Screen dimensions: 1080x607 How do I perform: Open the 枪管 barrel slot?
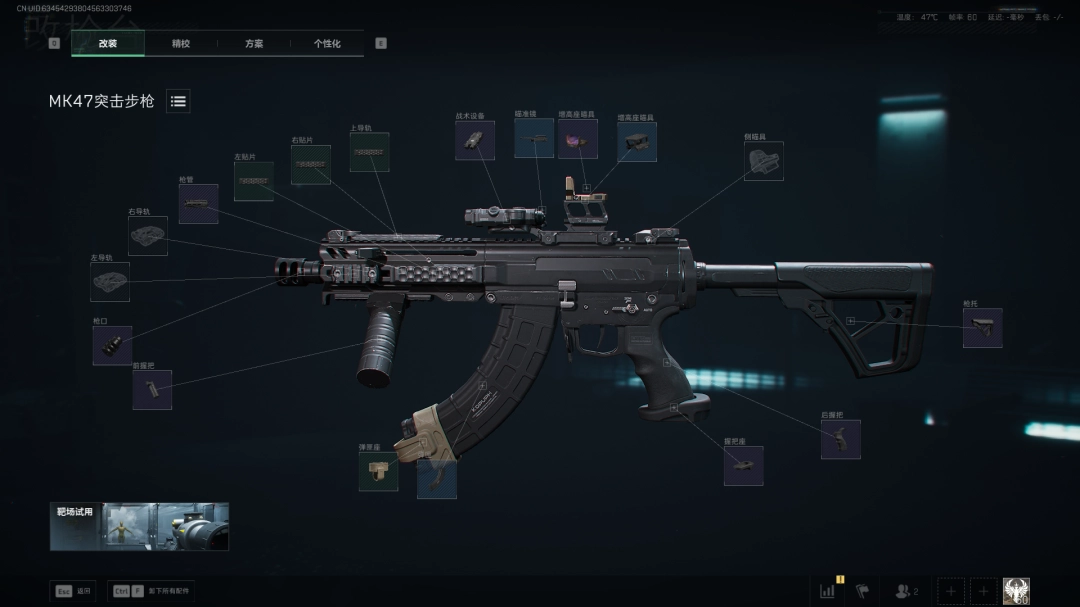tap(198, 204)
